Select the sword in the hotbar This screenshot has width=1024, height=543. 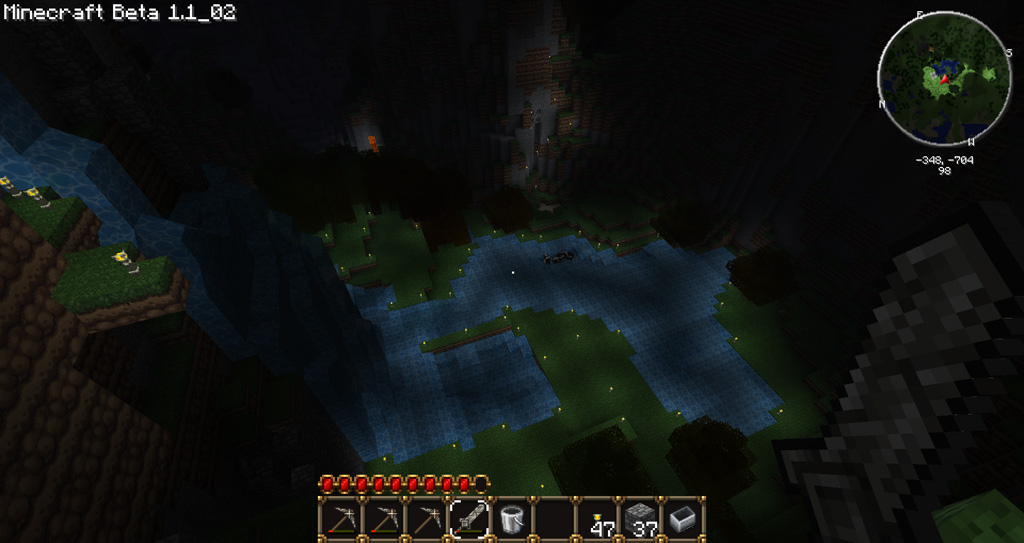coord(470,519)
